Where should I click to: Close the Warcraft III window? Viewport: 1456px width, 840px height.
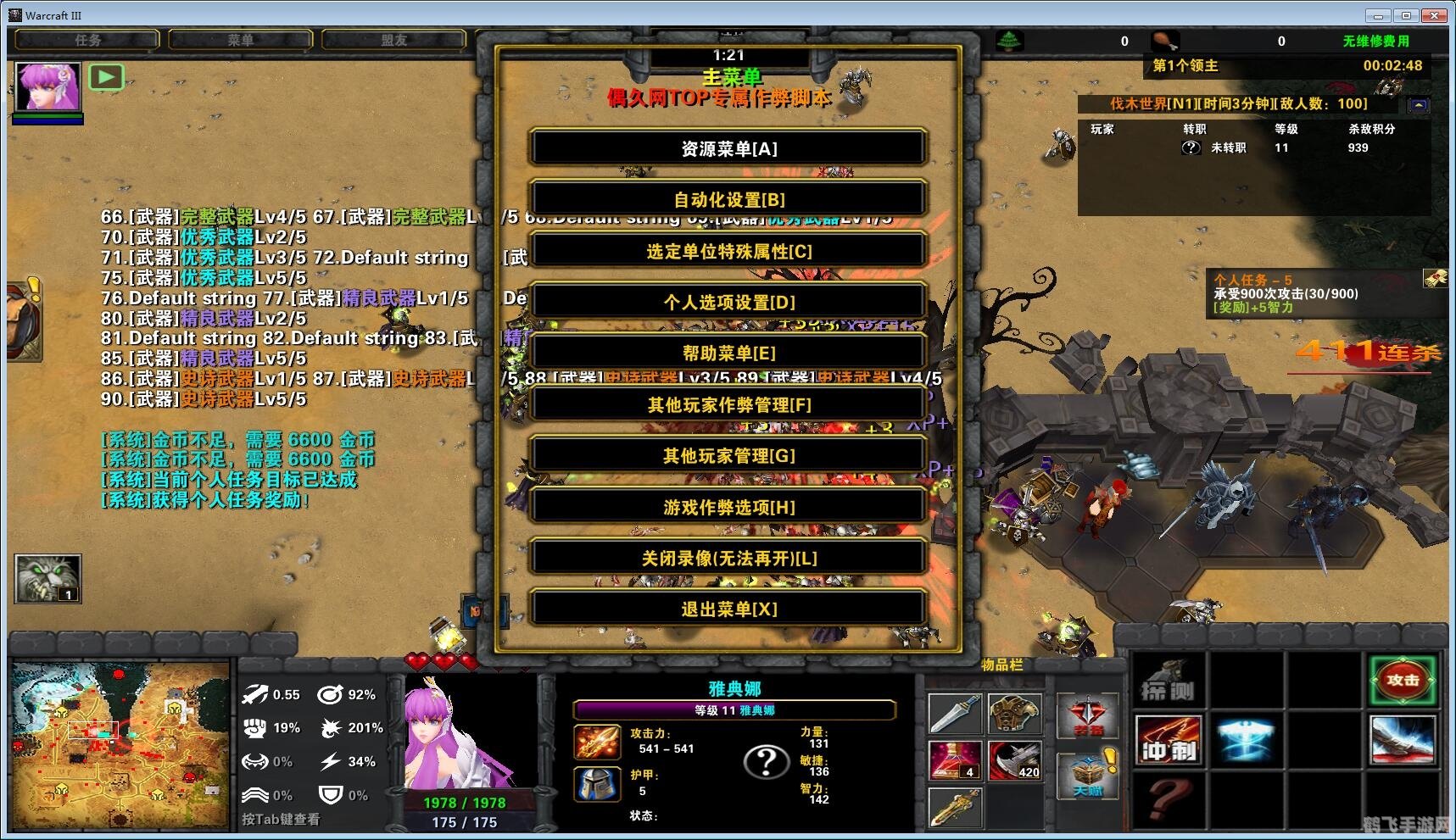click(1436, 15)
